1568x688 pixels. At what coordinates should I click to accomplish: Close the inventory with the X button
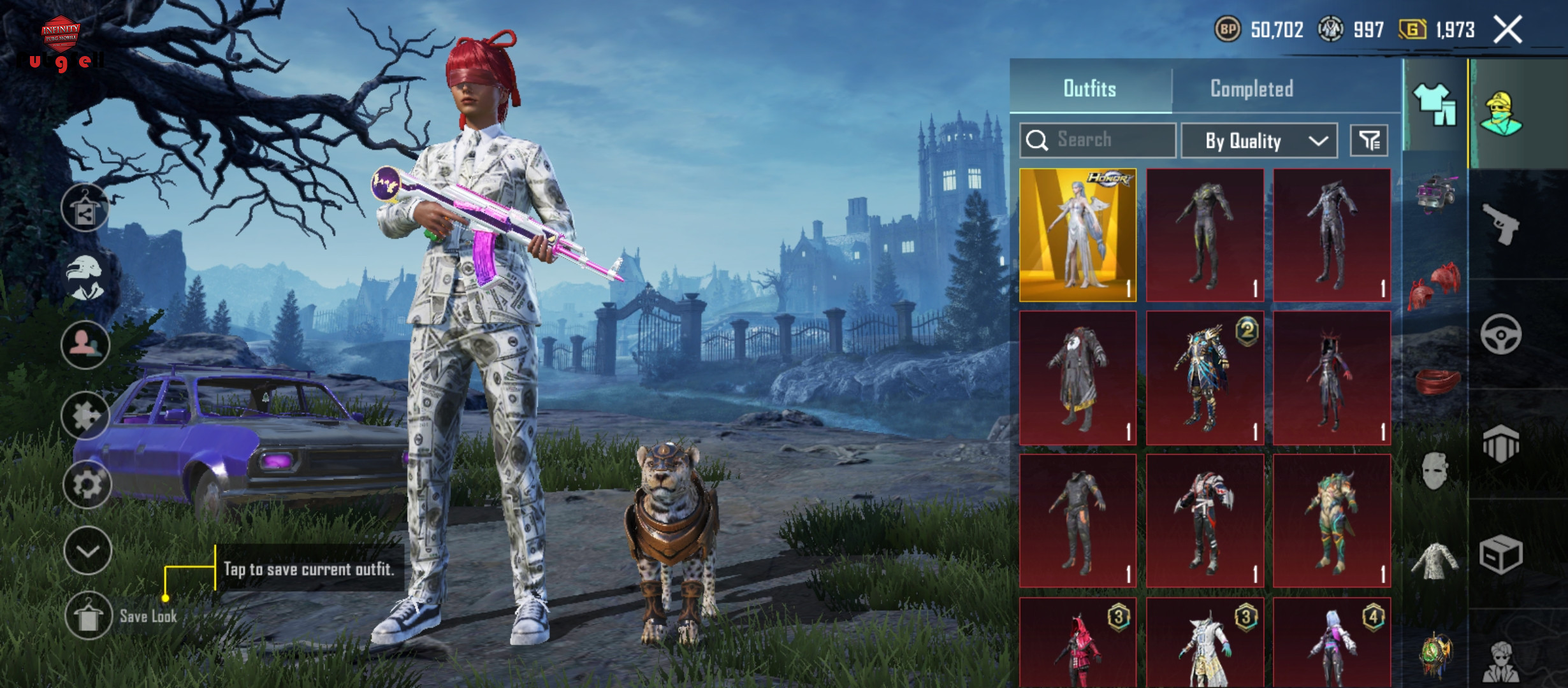[1507, 30]
